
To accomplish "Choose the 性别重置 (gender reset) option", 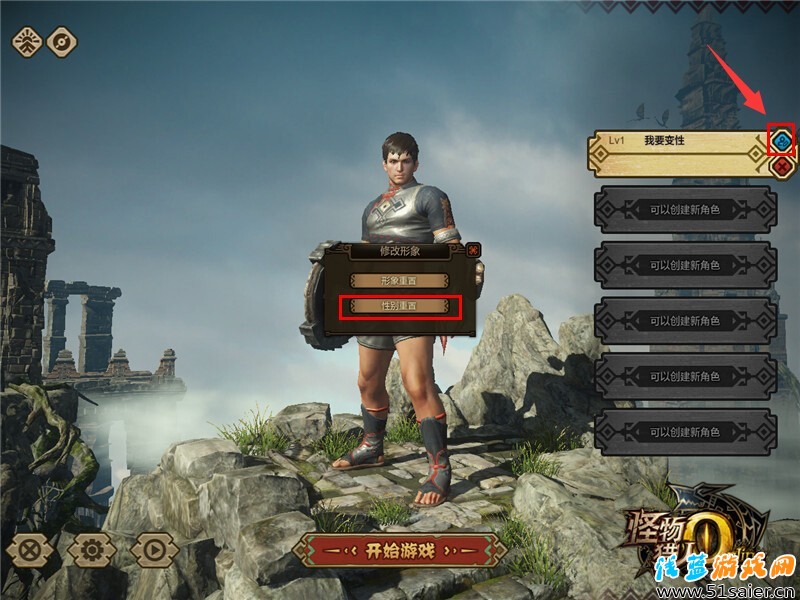I will [400, 307].
